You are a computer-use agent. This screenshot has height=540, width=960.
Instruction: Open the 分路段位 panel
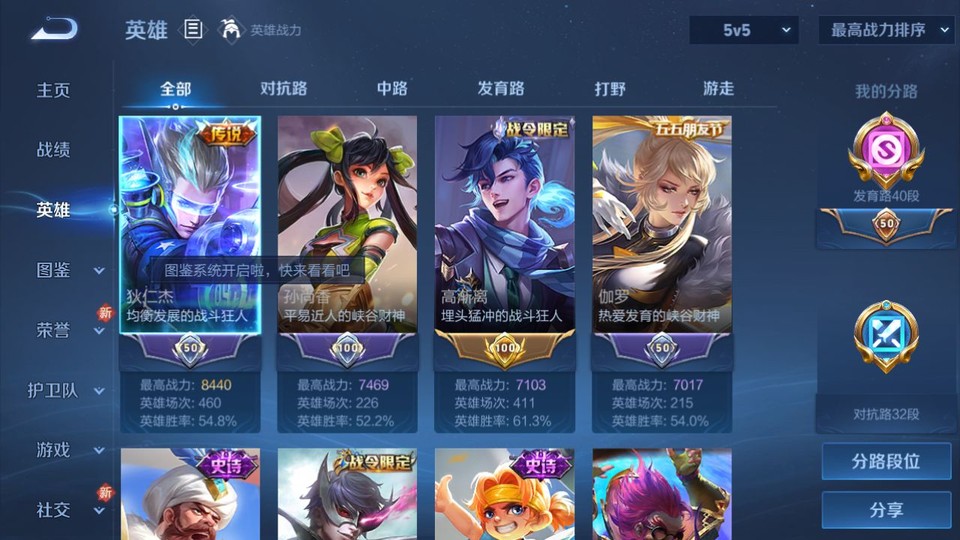tap(886, 462)
